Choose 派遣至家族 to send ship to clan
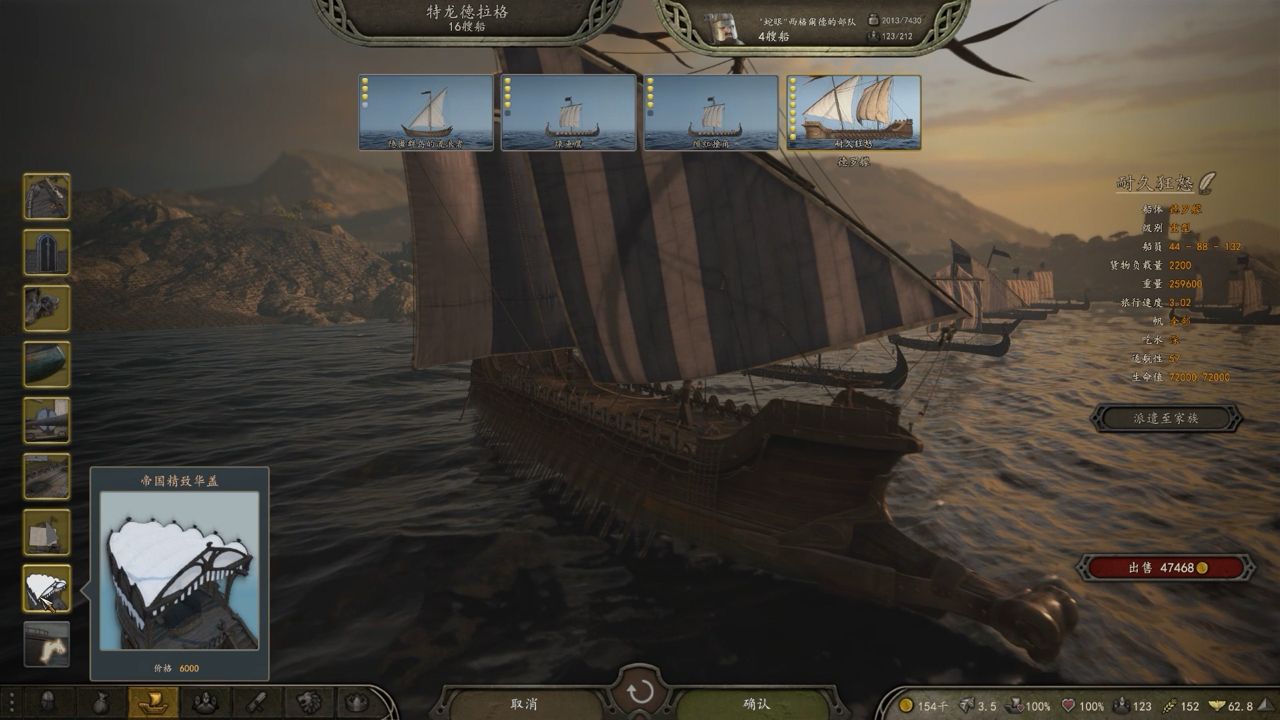Screen dimensions: 1280x720 pyautogui.click(x=1166, y=418)
